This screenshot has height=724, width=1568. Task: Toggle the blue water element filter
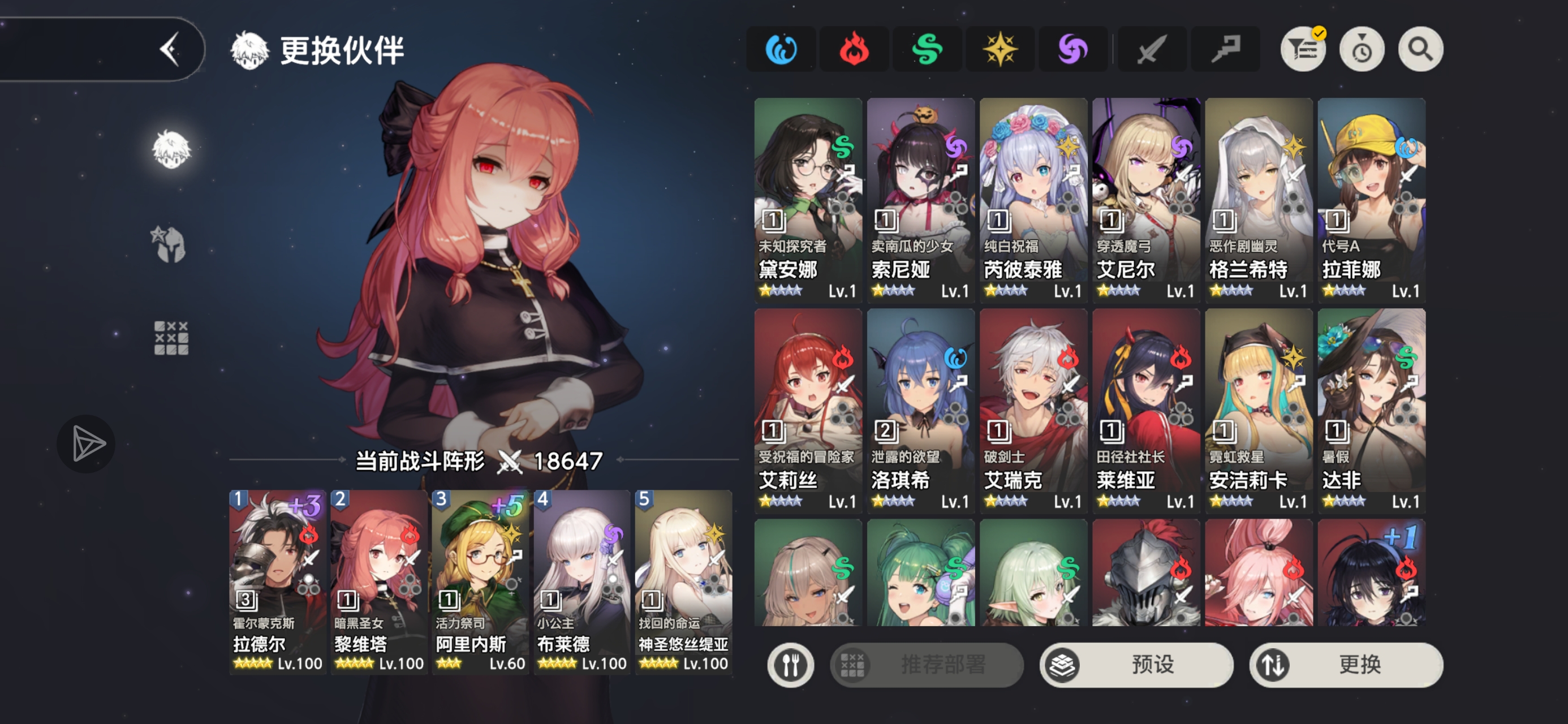(x=781, y=49)
